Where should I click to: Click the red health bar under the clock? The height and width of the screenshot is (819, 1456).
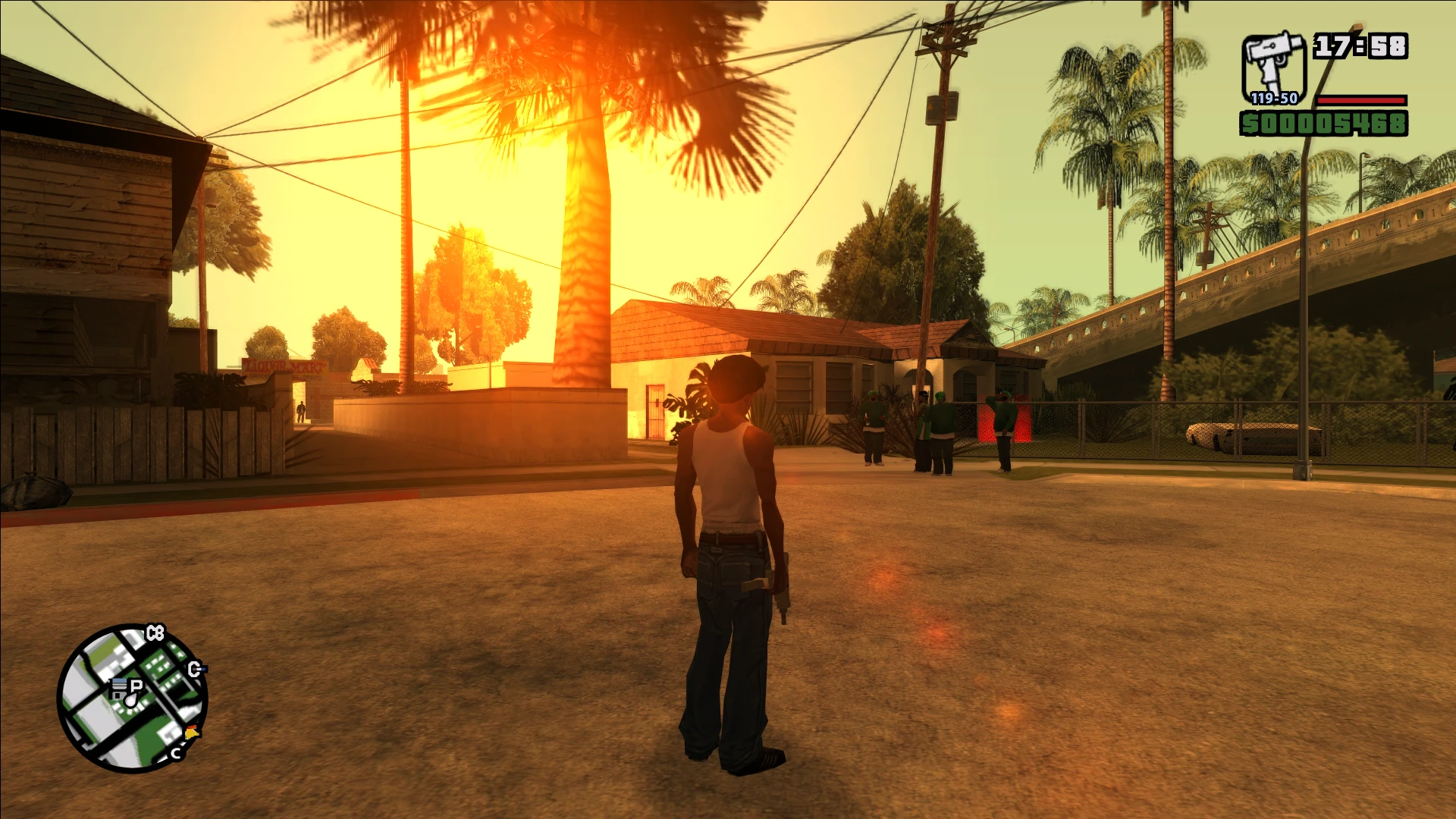point(1361,102)
